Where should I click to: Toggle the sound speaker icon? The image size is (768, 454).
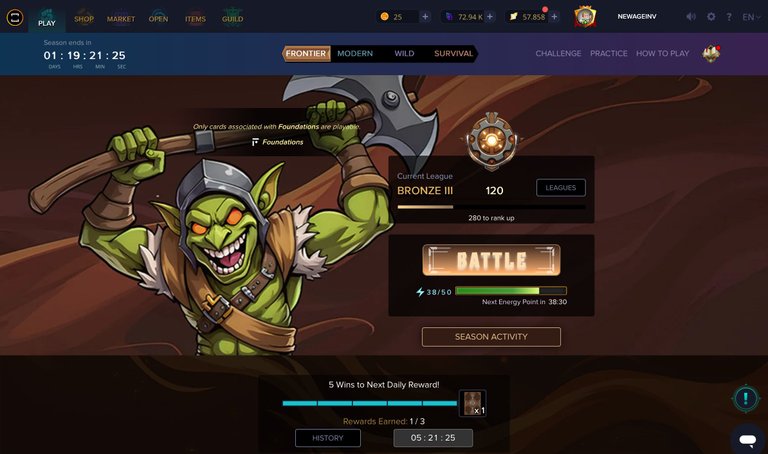[691, 17]
